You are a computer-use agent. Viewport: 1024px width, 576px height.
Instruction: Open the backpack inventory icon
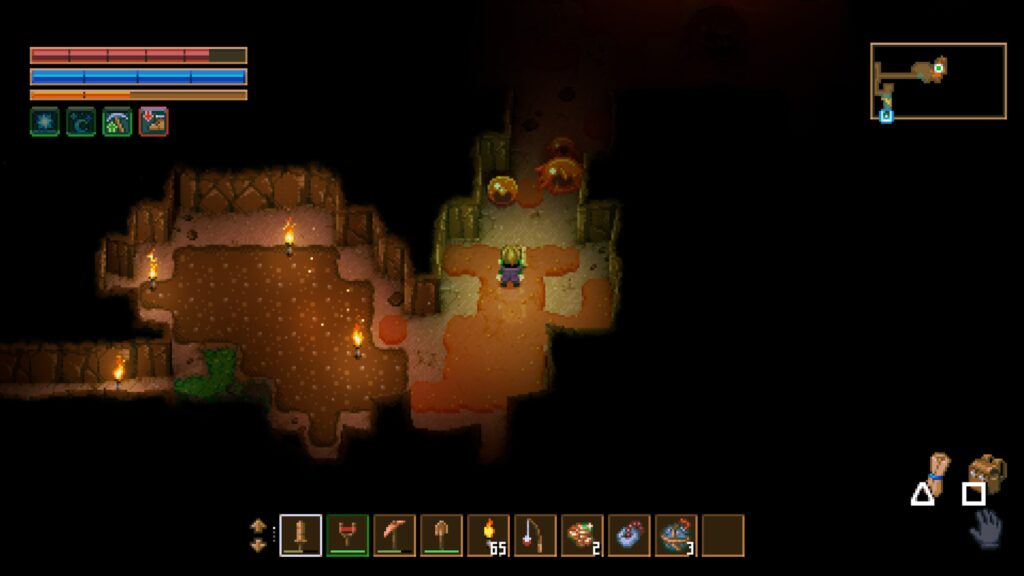[987, 472]
